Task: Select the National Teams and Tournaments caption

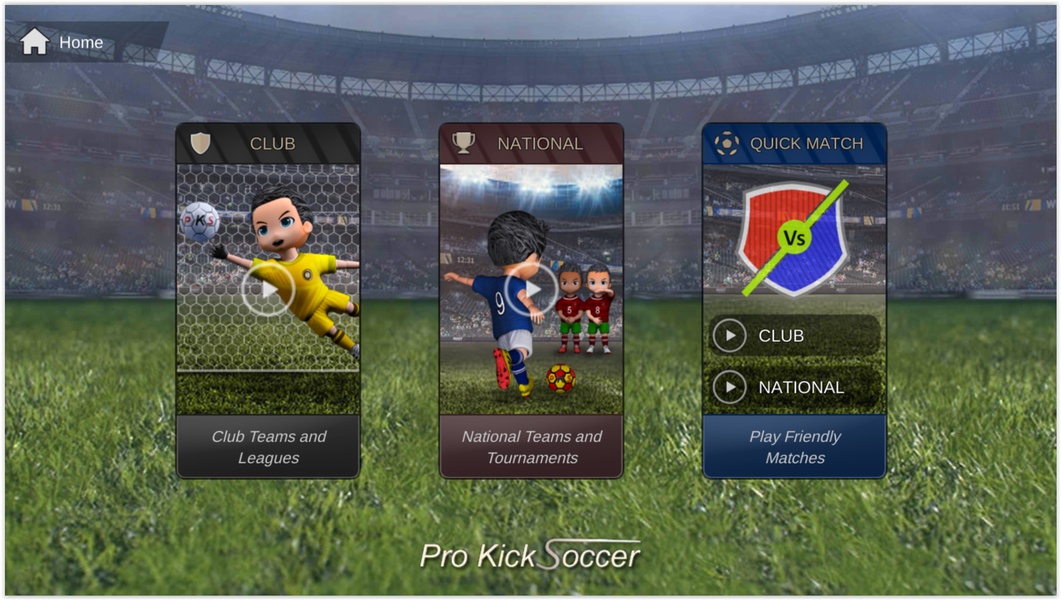Action: [531, 447]
